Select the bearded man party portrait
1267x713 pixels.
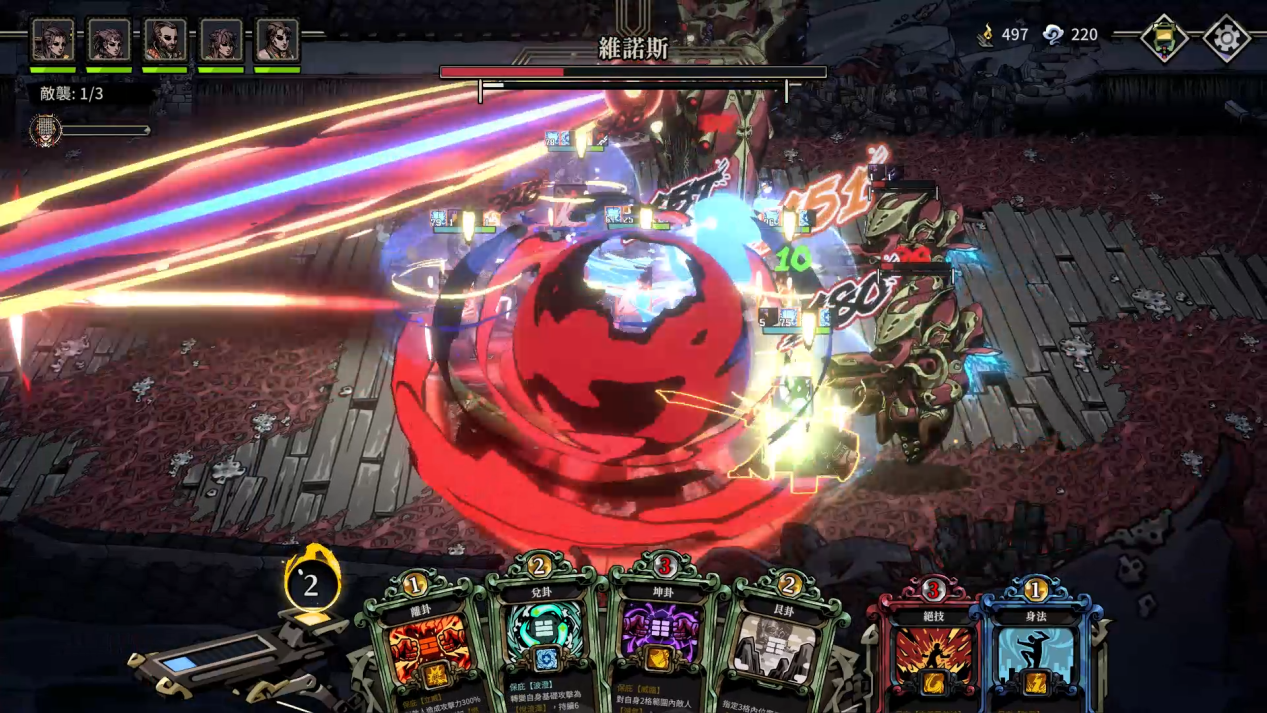tap(165, 41)
